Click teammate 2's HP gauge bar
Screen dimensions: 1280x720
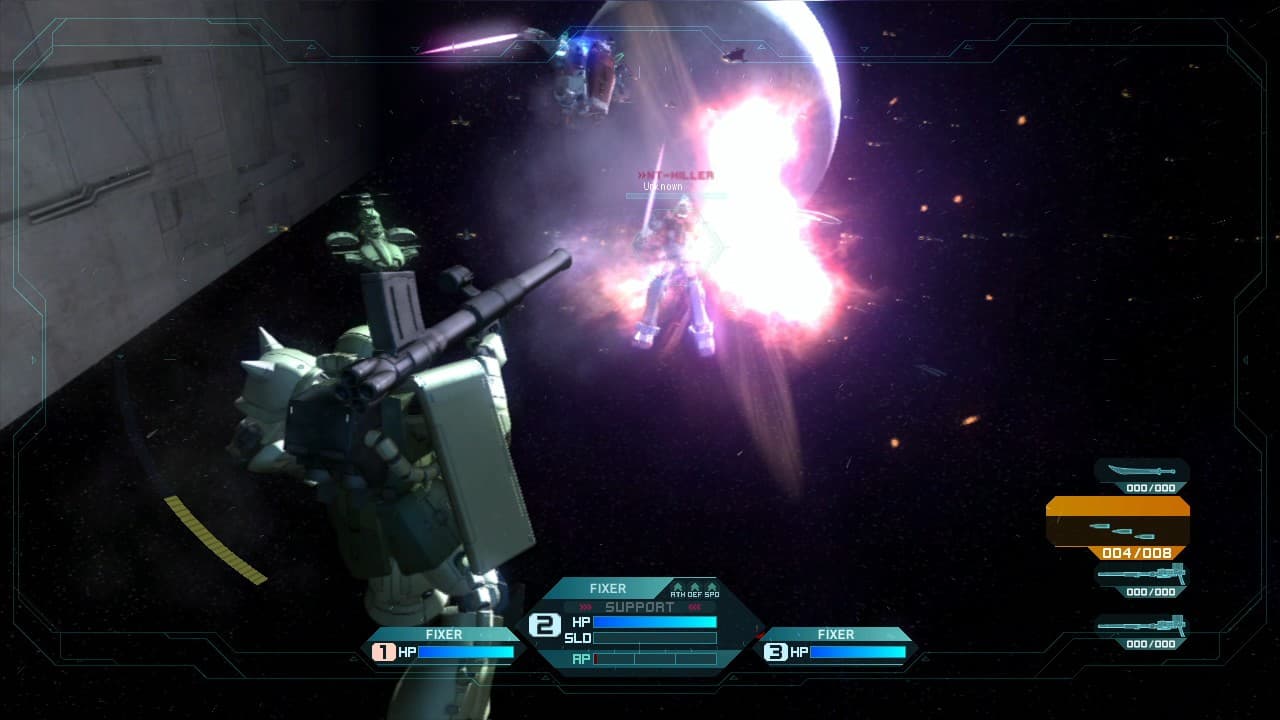pos(655,622)
